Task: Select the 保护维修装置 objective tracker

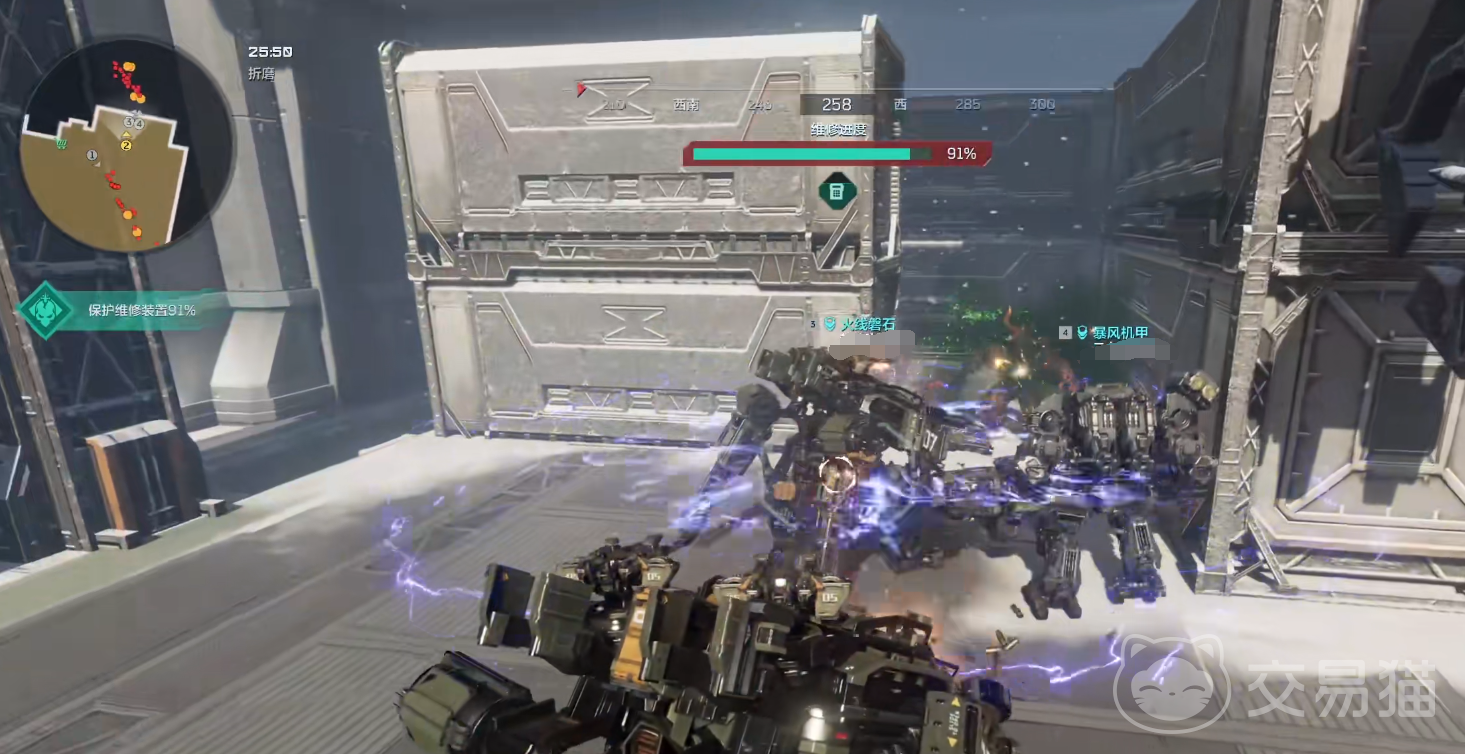Action: (x=140, y=310)
